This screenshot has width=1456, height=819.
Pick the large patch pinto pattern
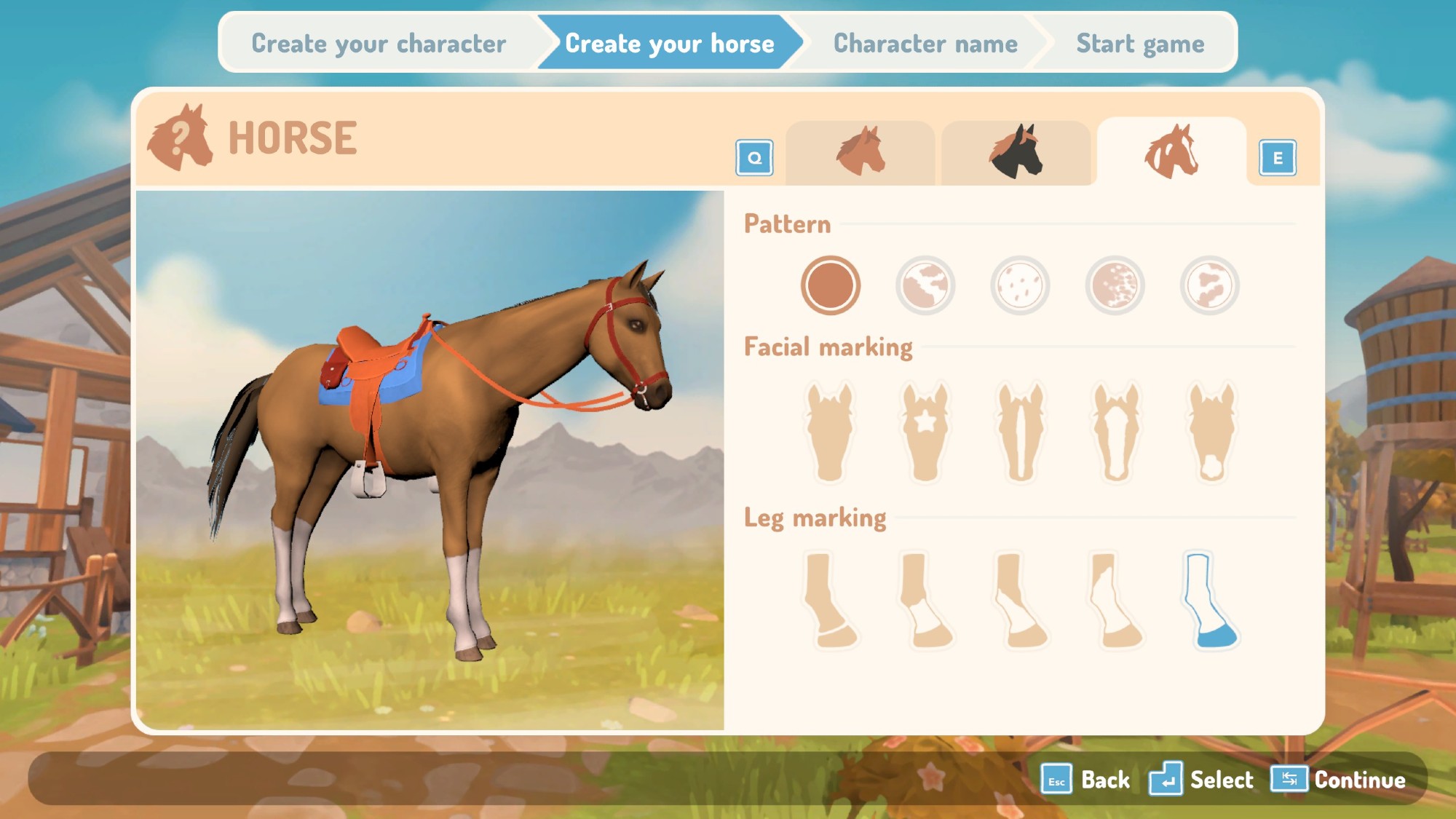click(x=925, y=285)
